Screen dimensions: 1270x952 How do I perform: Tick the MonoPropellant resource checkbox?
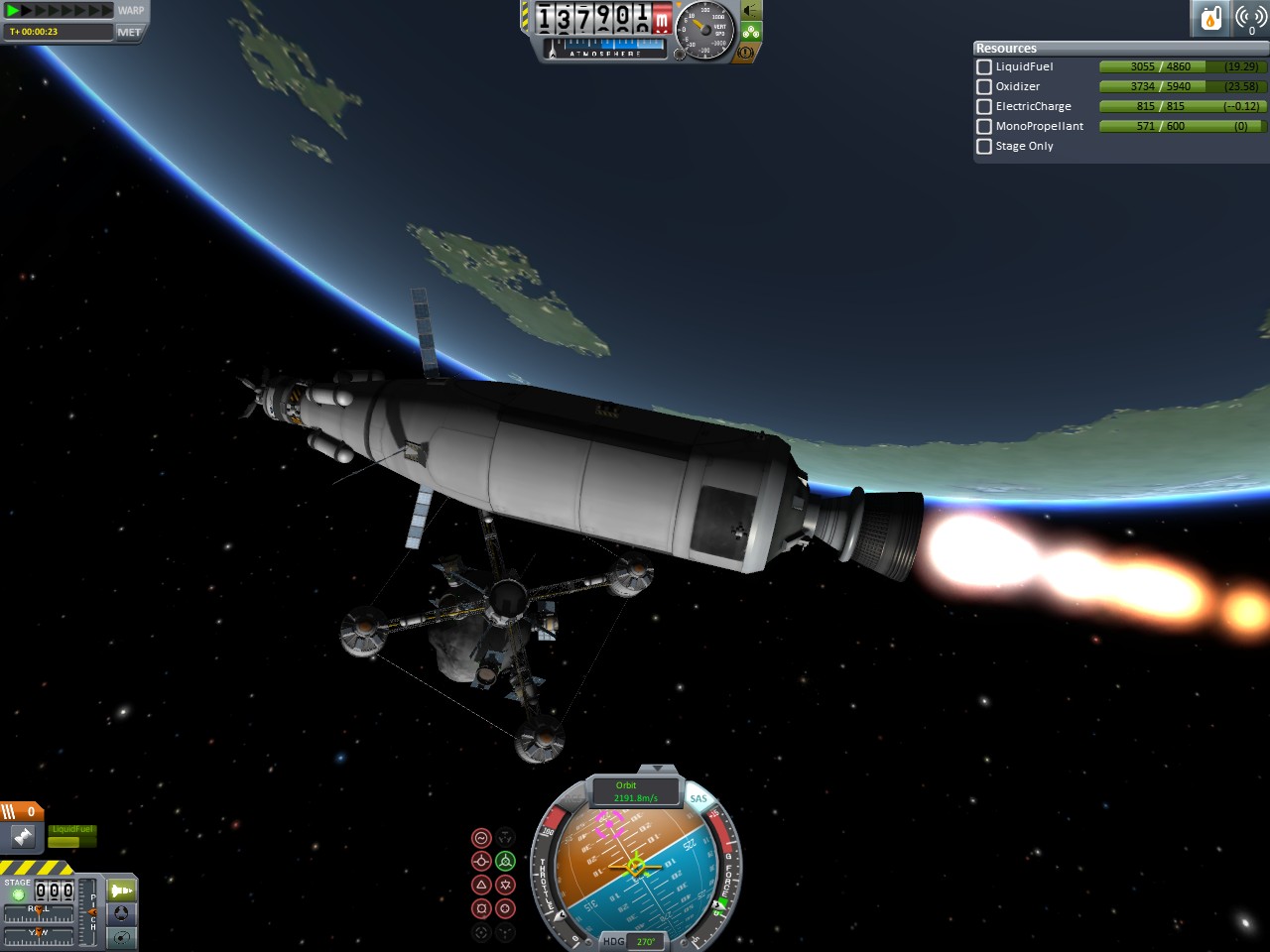984,126
